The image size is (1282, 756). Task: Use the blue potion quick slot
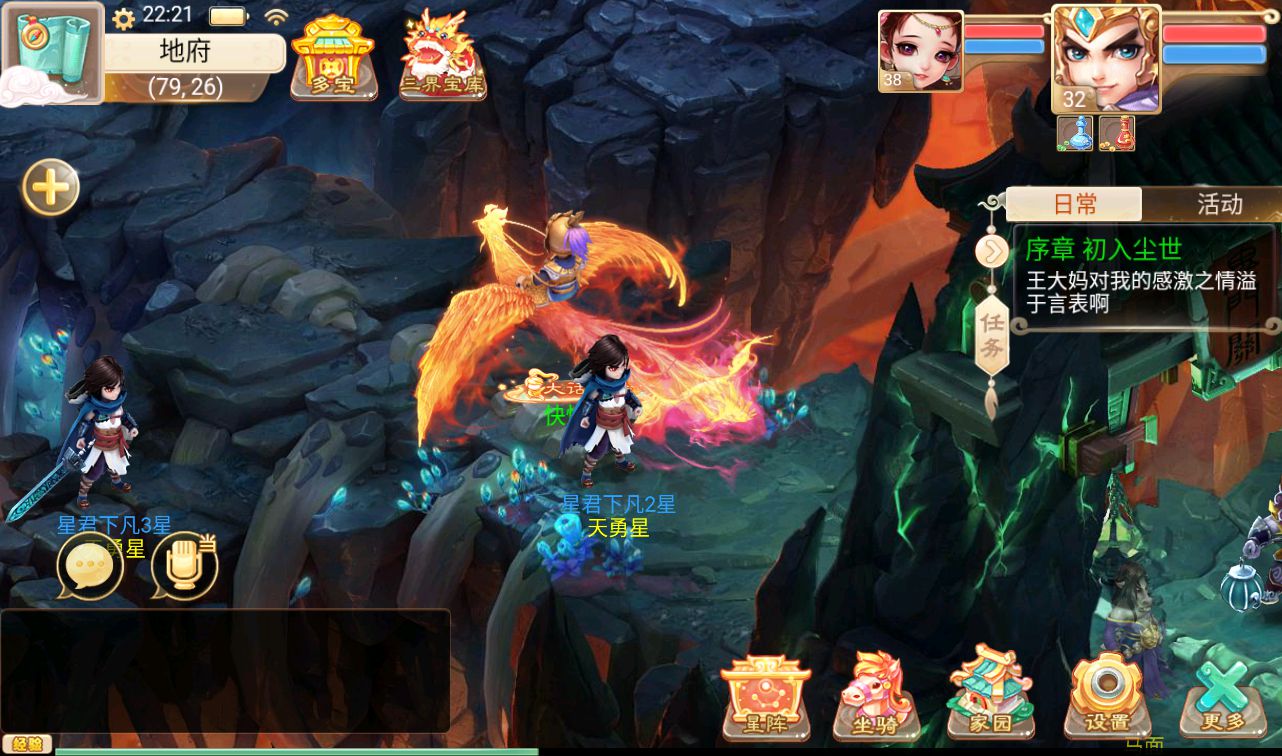1075,133
